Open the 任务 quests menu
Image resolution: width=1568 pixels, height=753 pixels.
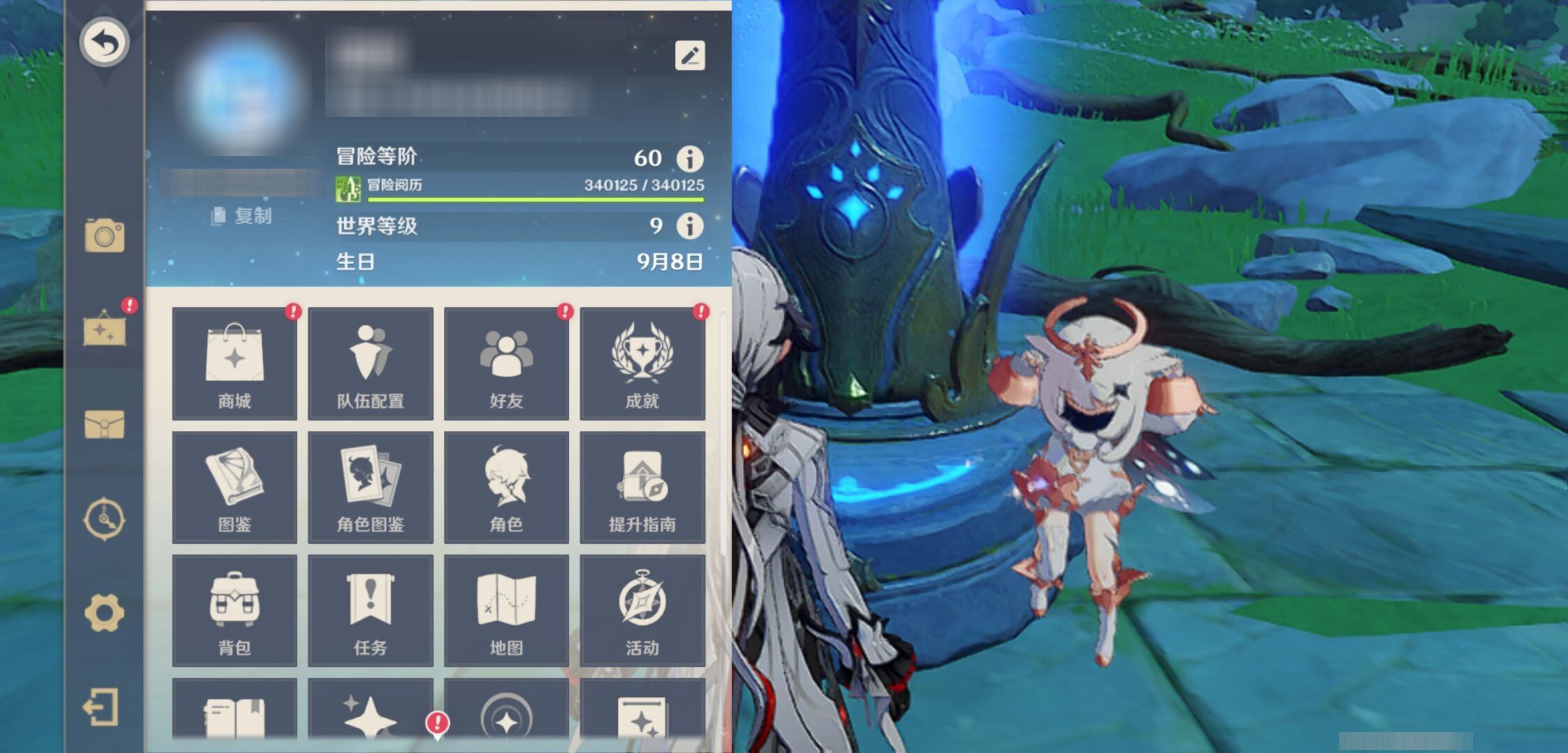[370, 611]
